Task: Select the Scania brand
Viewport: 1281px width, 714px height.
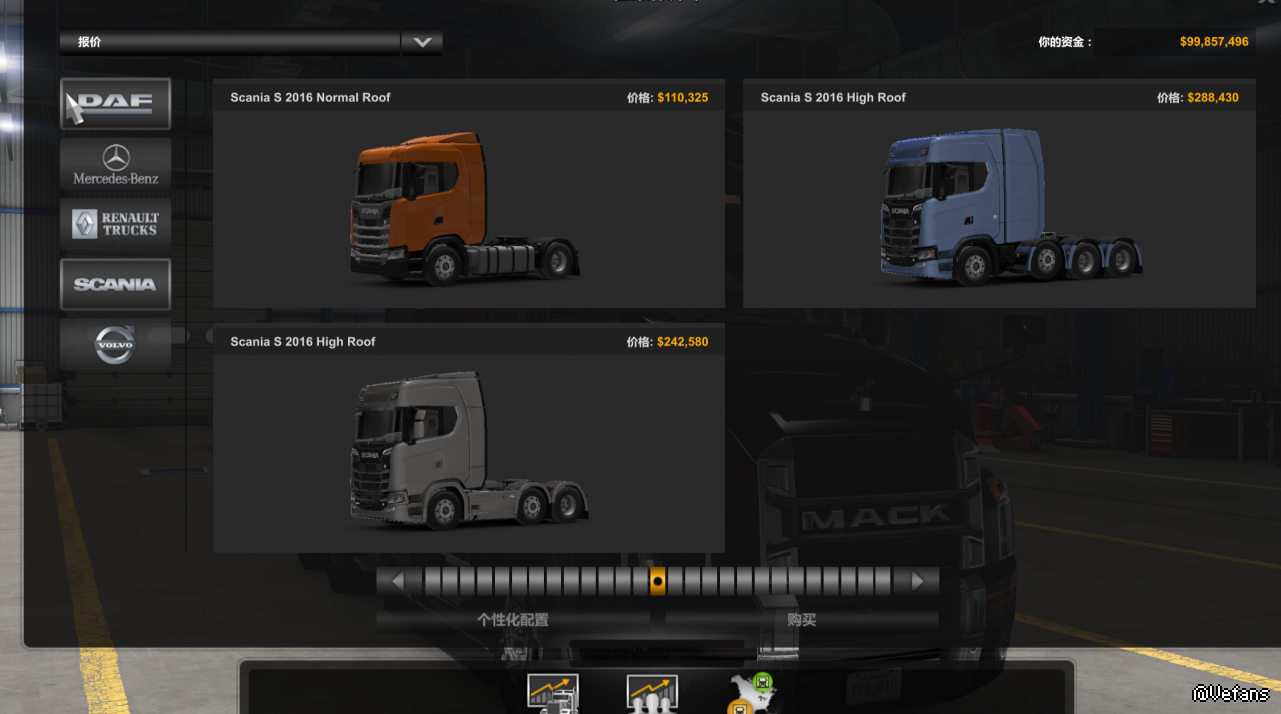Action: 115,284
